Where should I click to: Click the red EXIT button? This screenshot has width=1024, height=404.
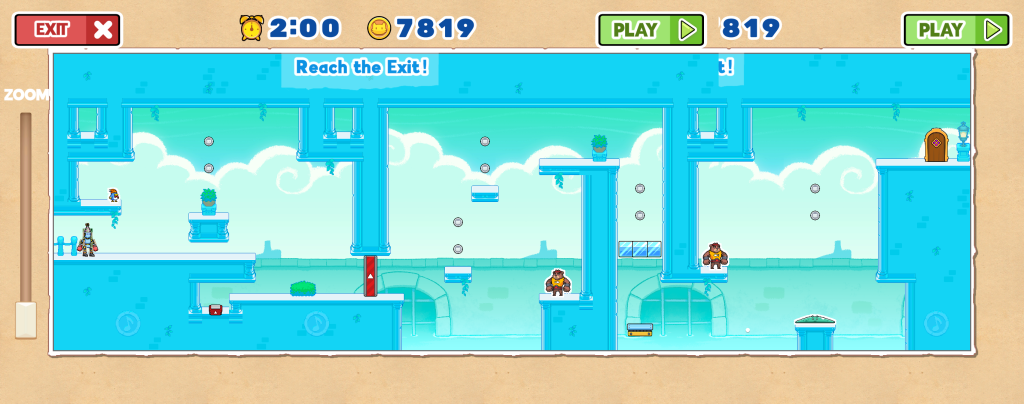67,29
